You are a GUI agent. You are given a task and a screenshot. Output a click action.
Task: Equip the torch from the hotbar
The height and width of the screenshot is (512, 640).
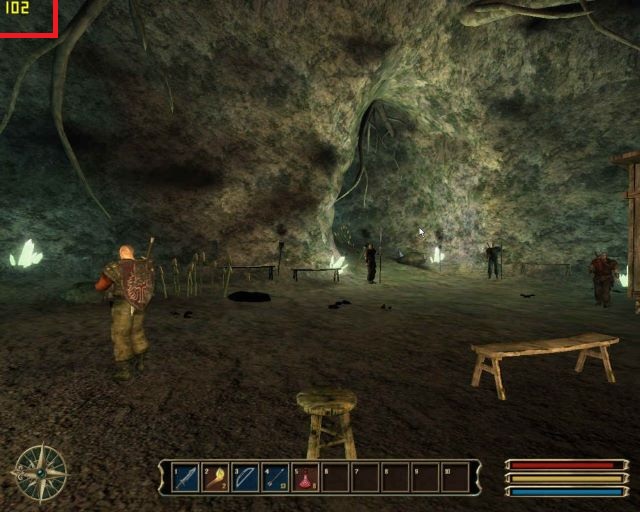click(x=216, y=478)
